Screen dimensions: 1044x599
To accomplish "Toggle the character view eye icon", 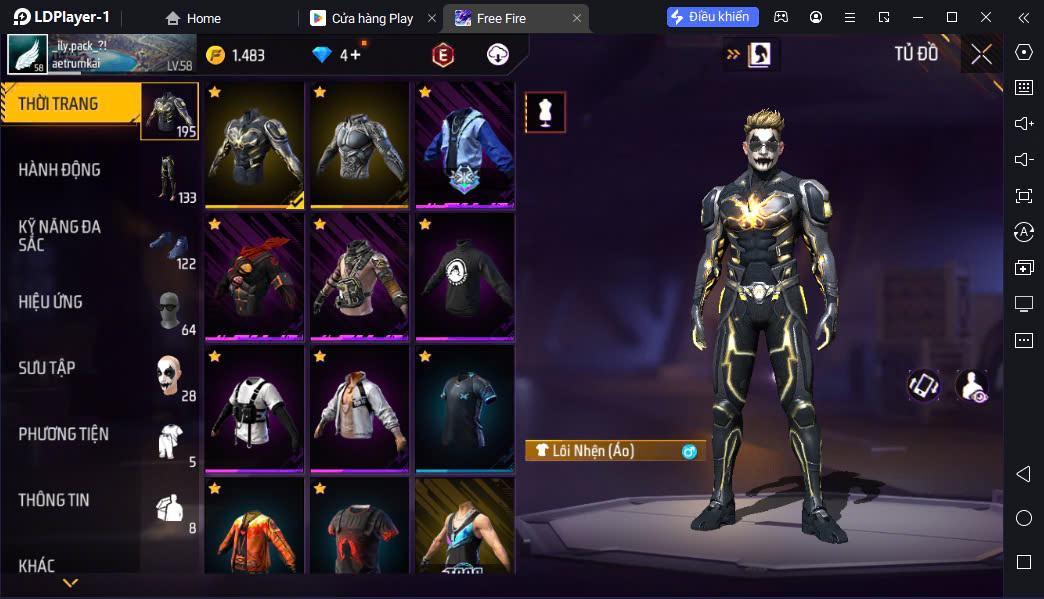I will click(972, 386).
